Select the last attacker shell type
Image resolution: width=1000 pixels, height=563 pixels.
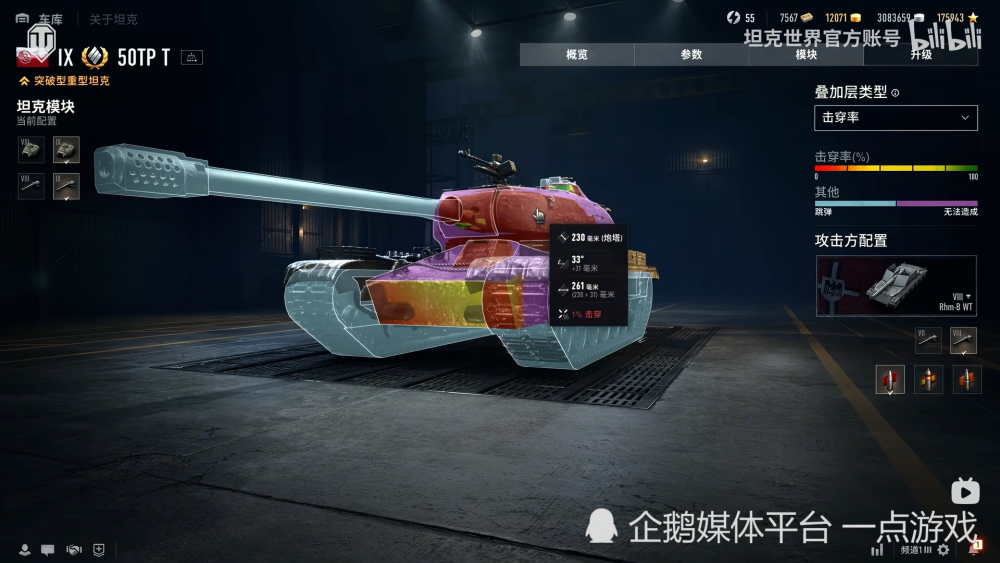[x=967, y=379]
